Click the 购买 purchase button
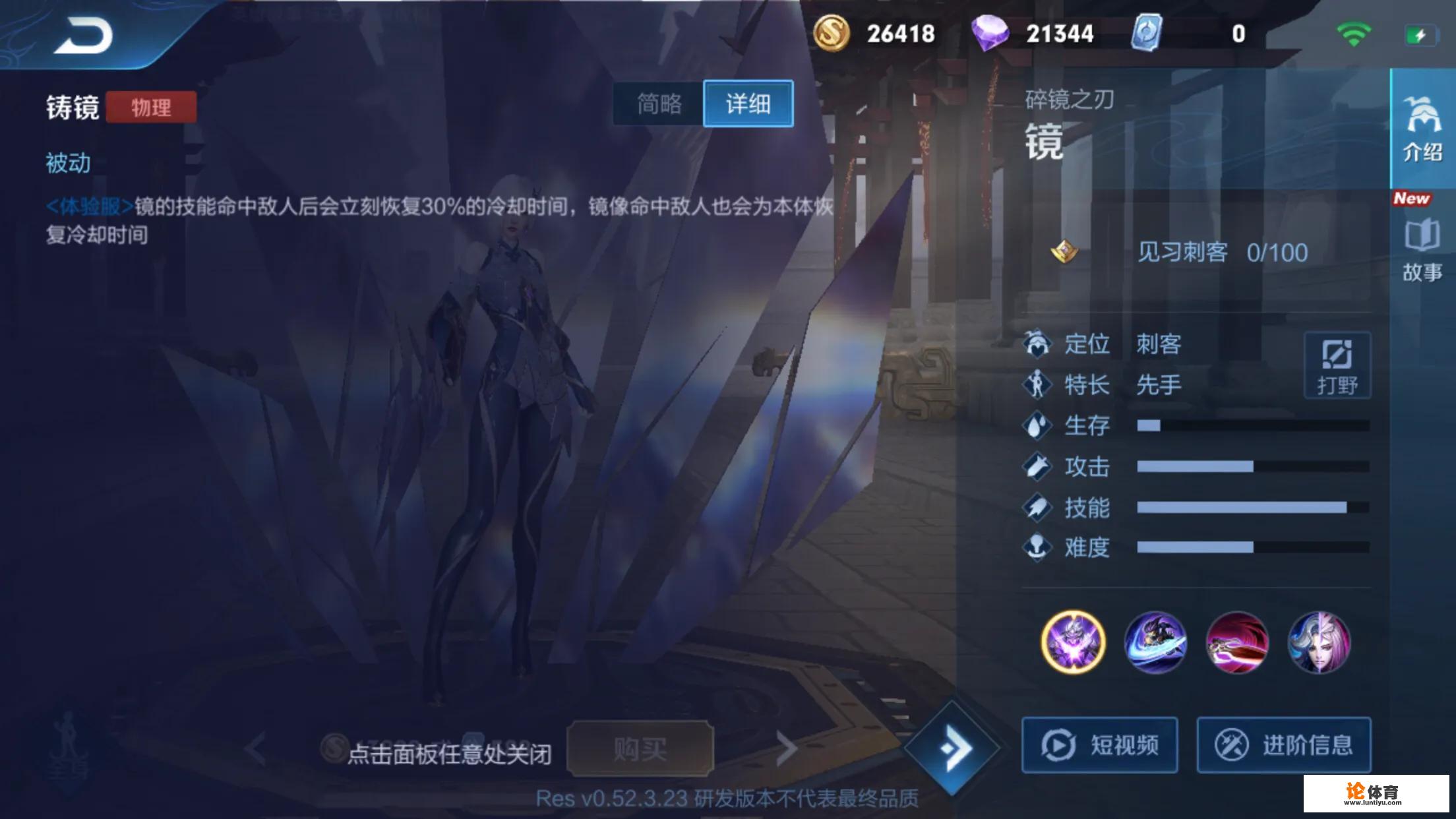The image size is (1456, 819). [641, 747]
